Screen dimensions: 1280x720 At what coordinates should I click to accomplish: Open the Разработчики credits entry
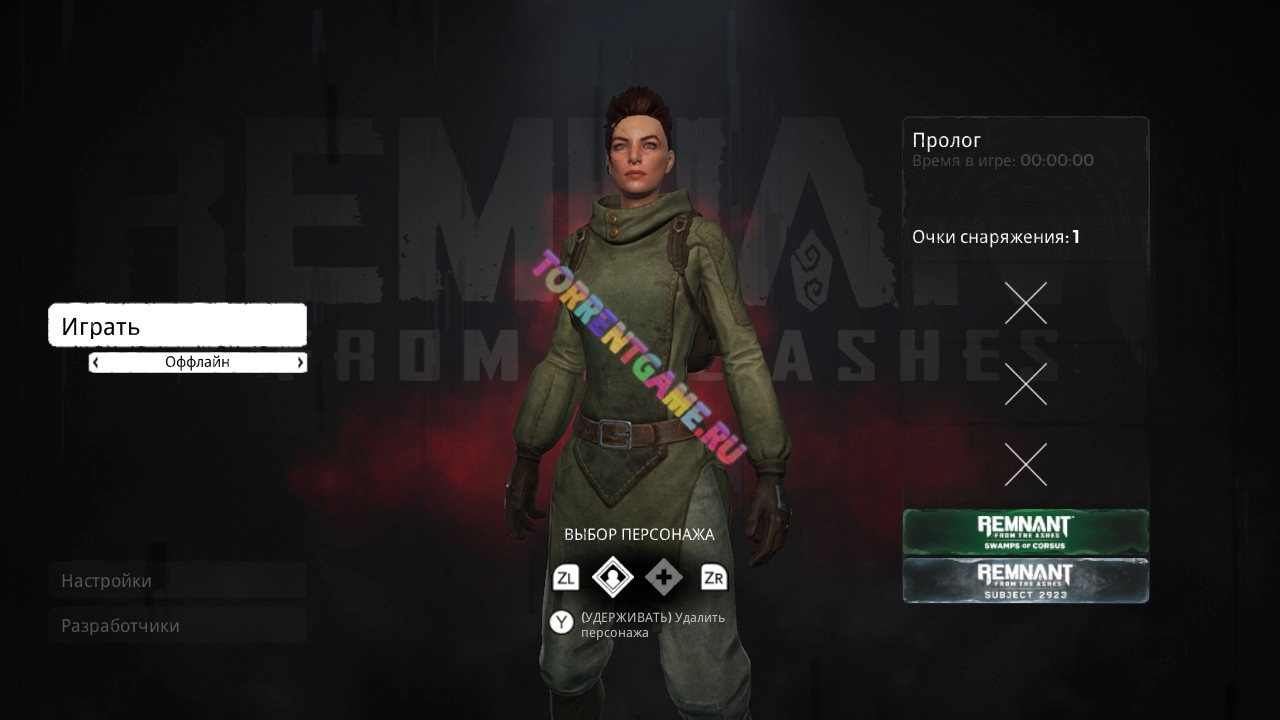click(177, 626)
